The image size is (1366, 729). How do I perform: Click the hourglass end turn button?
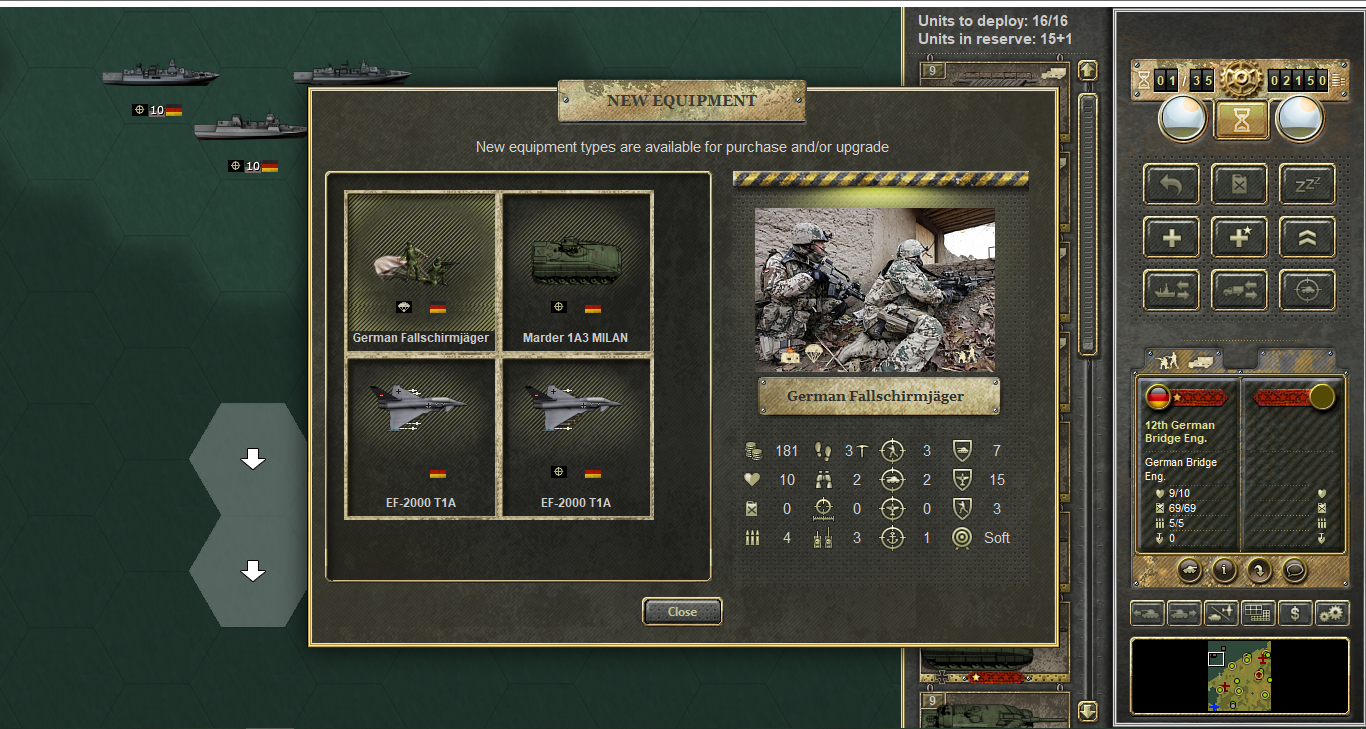pyautogui.click(x=1241, y=119)
